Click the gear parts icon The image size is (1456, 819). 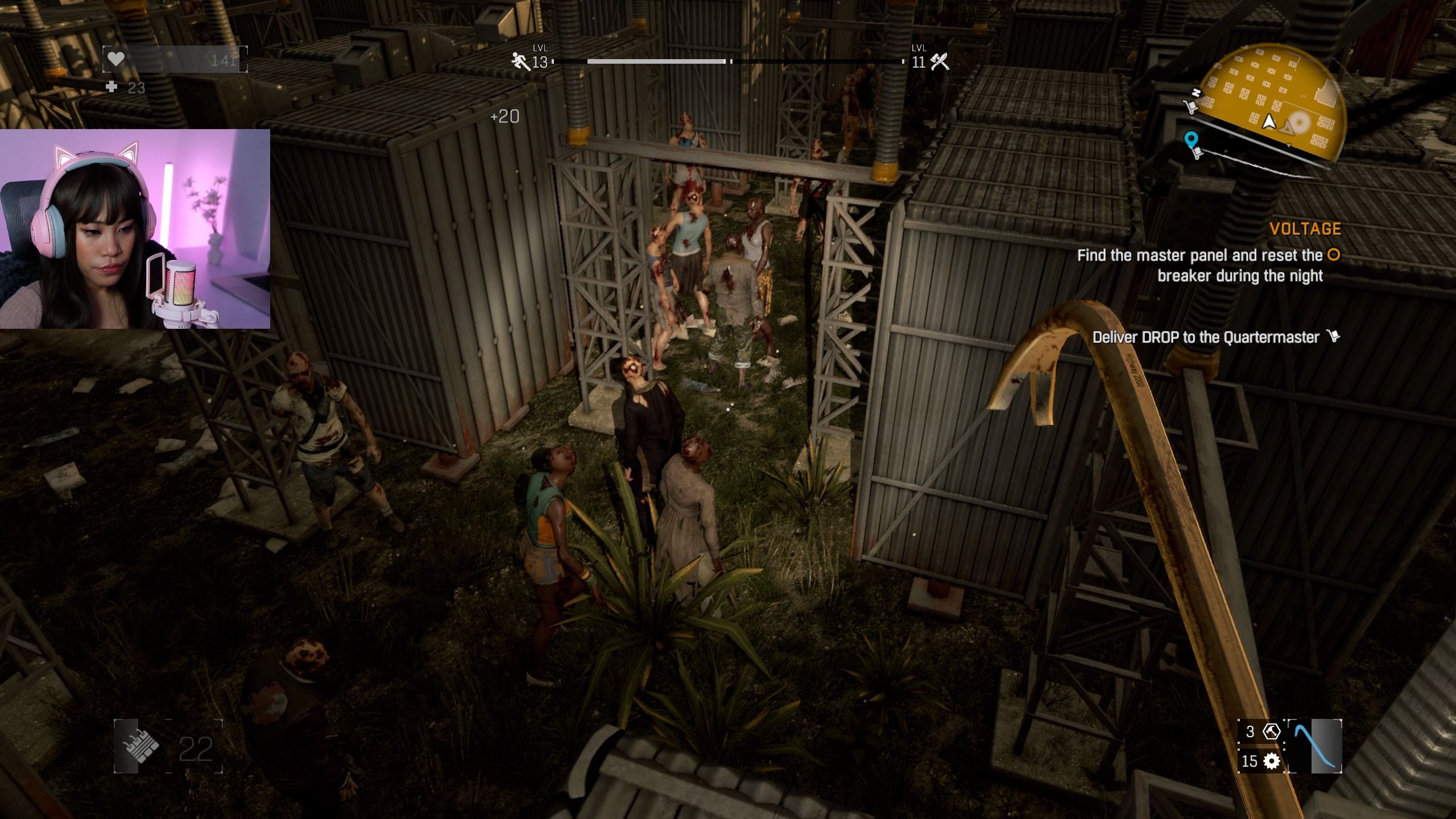(x=1271, y=761)
